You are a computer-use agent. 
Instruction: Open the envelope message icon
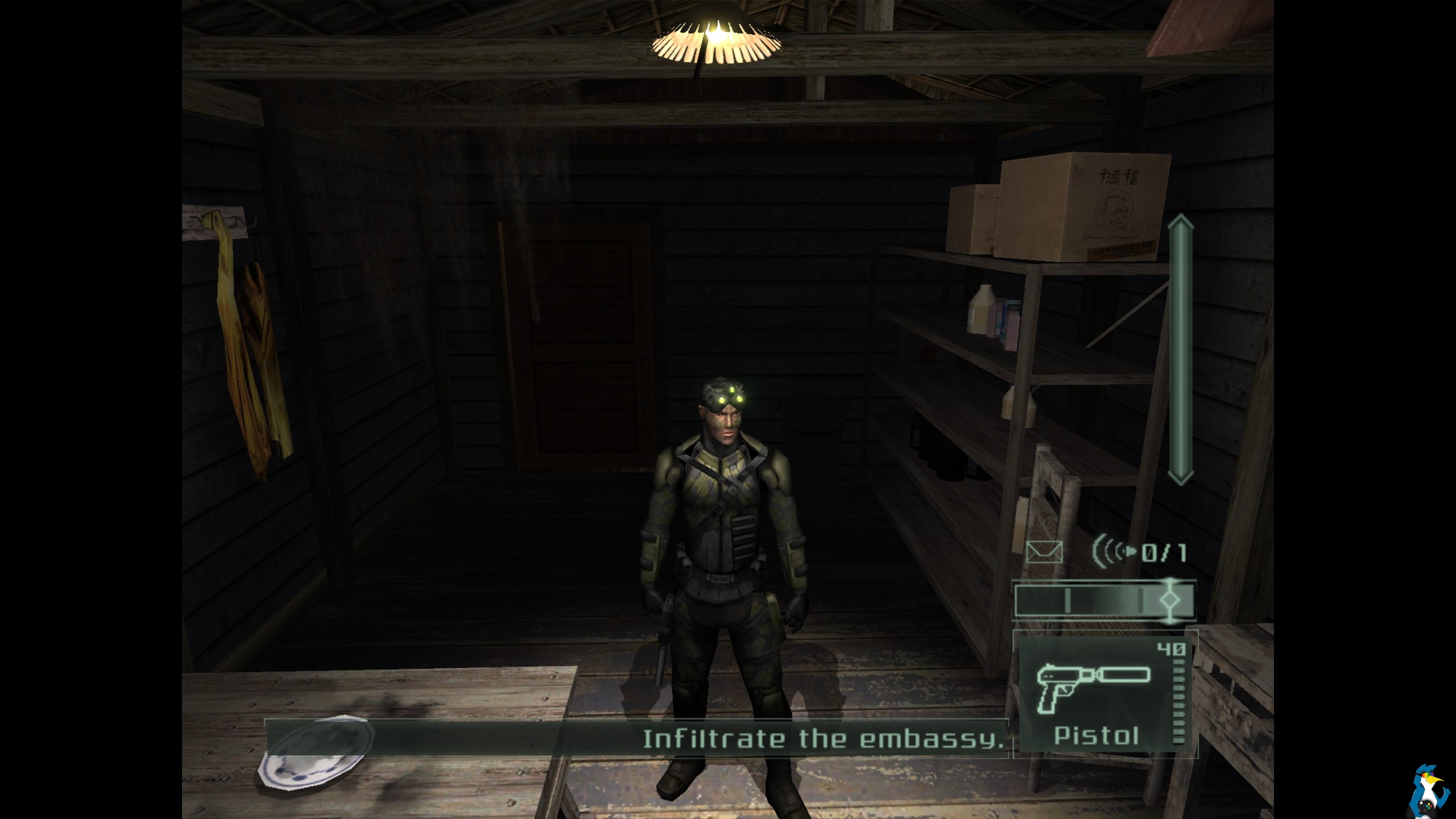pyautogui.click(x=1044, y=552)
